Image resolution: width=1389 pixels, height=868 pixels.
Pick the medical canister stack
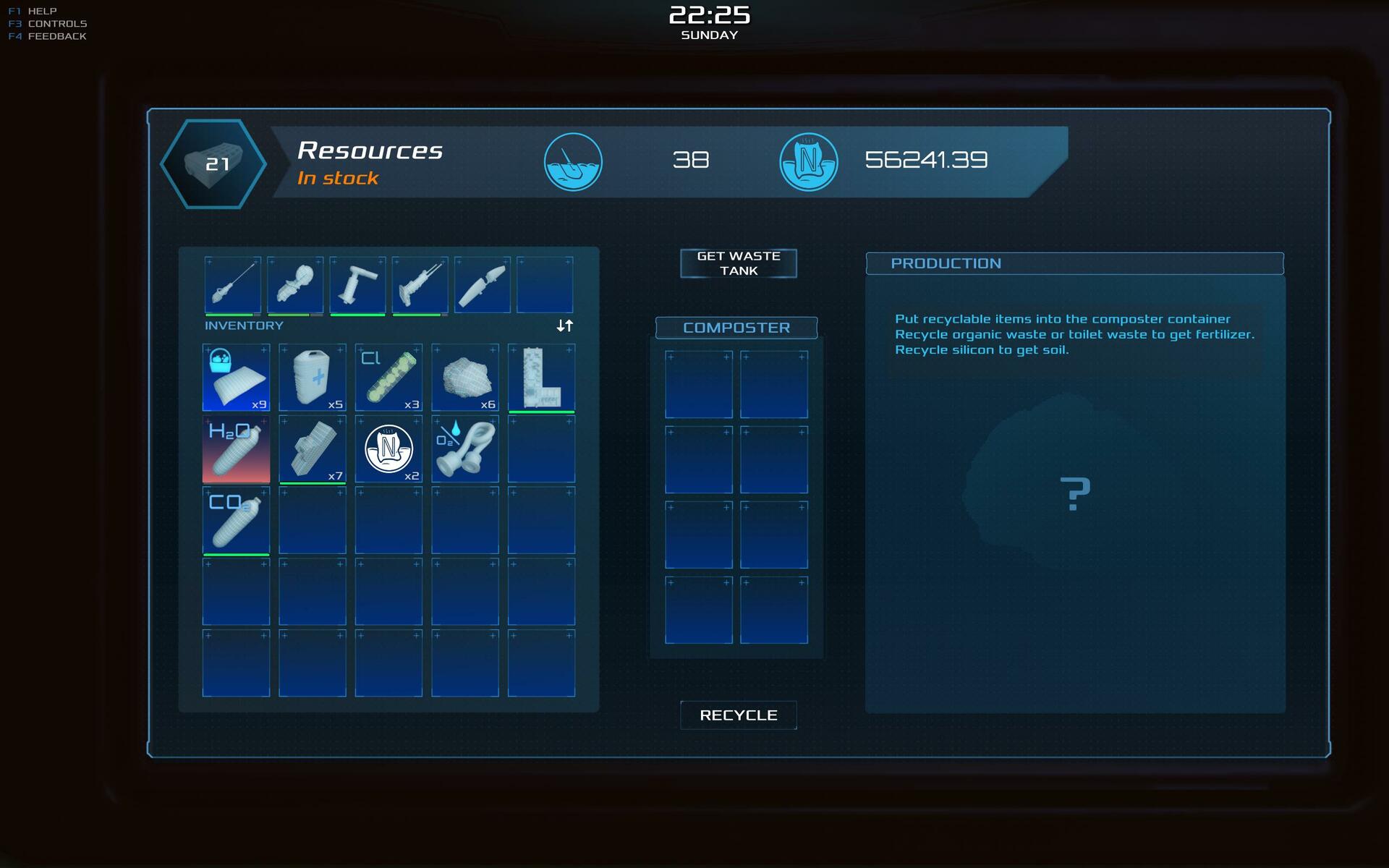tap(313, 378)
